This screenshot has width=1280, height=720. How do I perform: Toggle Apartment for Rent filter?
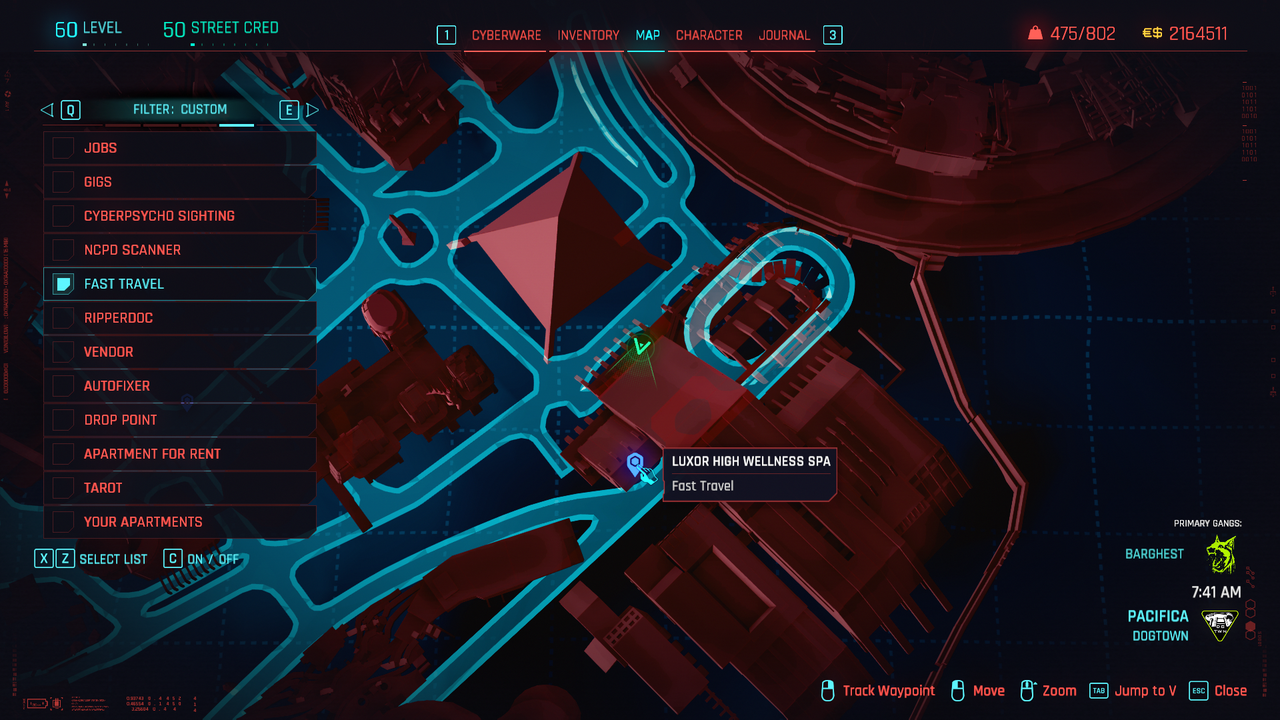pyautogui.click(x=64, y=454)
